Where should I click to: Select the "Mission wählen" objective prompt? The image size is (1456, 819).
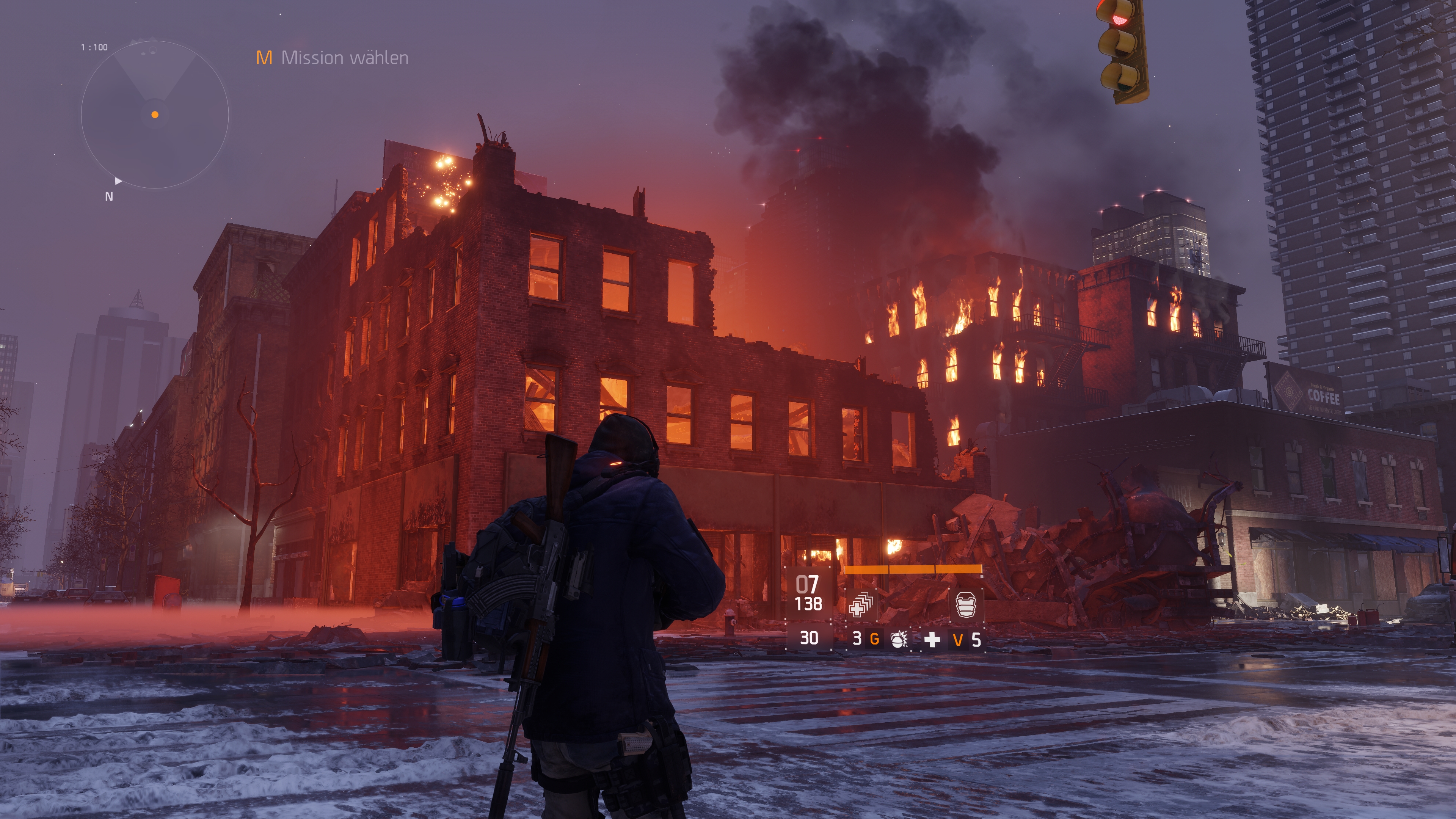click(x=333, y=58)
